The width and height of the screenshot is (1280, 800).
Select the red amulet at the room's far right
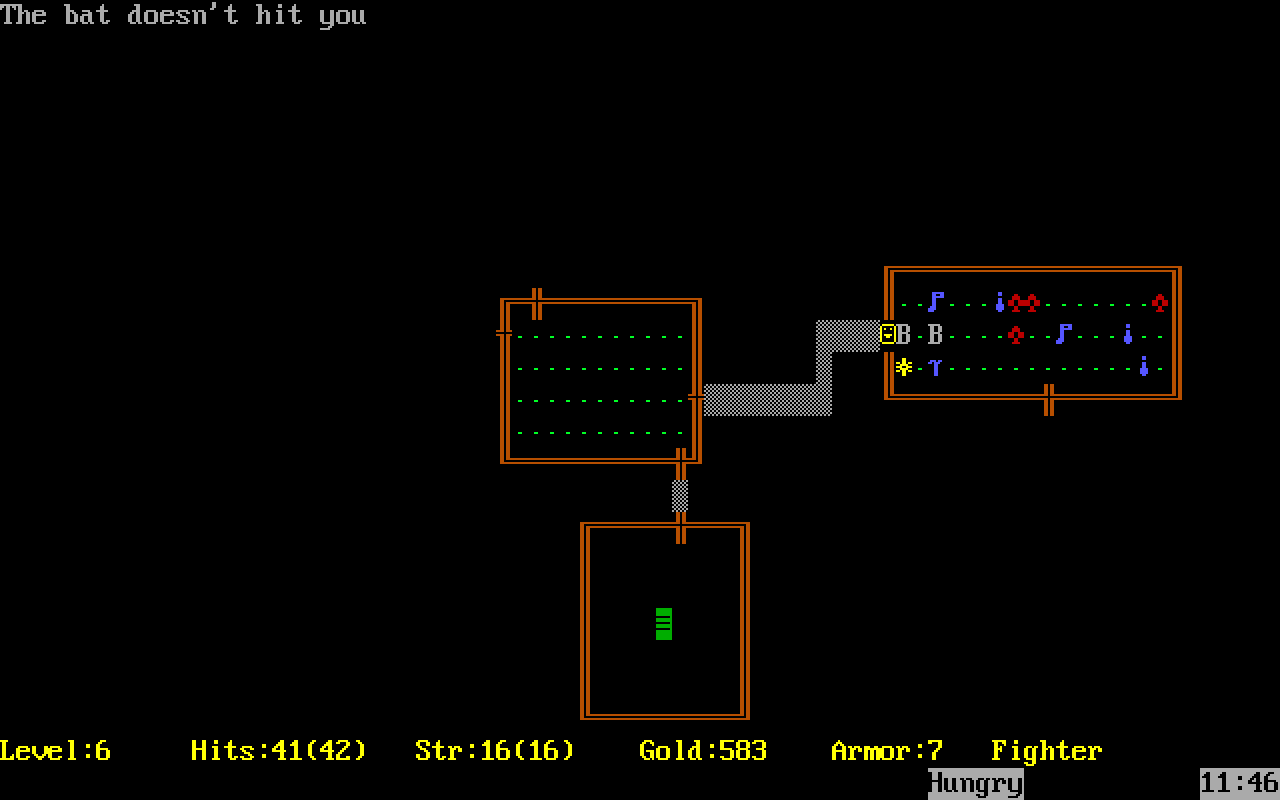coord(1160,303)
